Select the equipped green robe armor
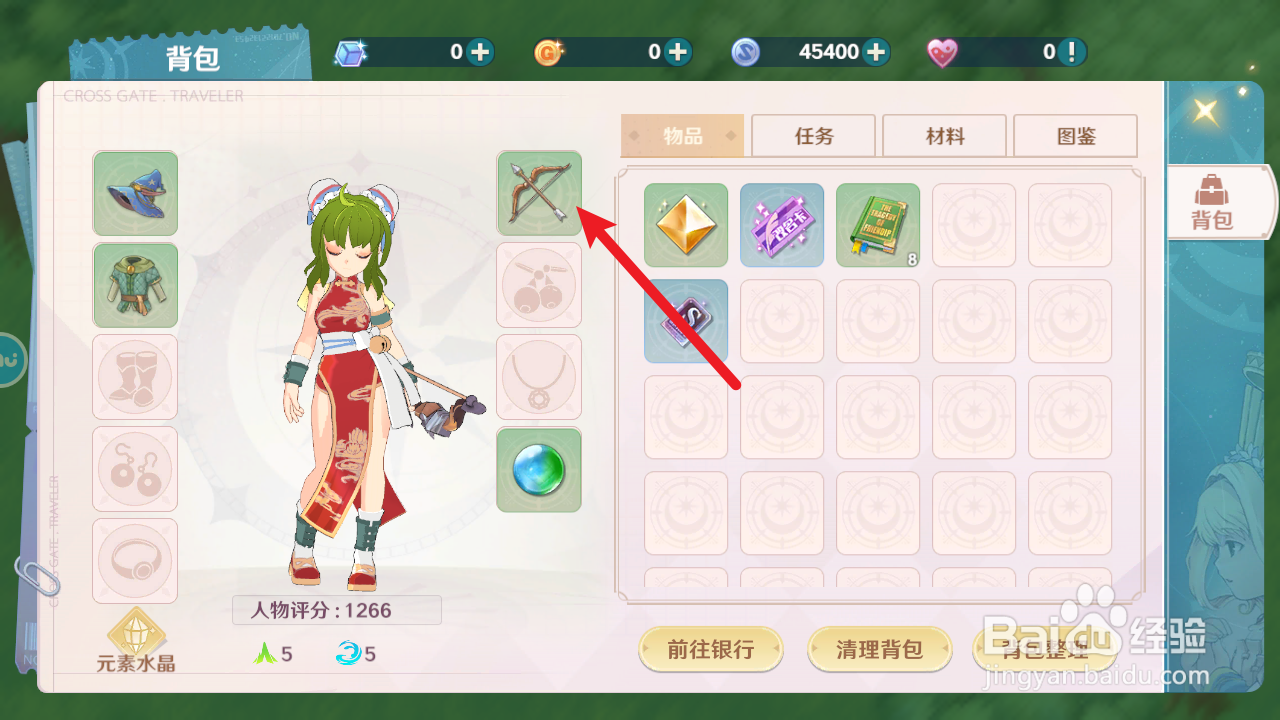 [135, 285]
